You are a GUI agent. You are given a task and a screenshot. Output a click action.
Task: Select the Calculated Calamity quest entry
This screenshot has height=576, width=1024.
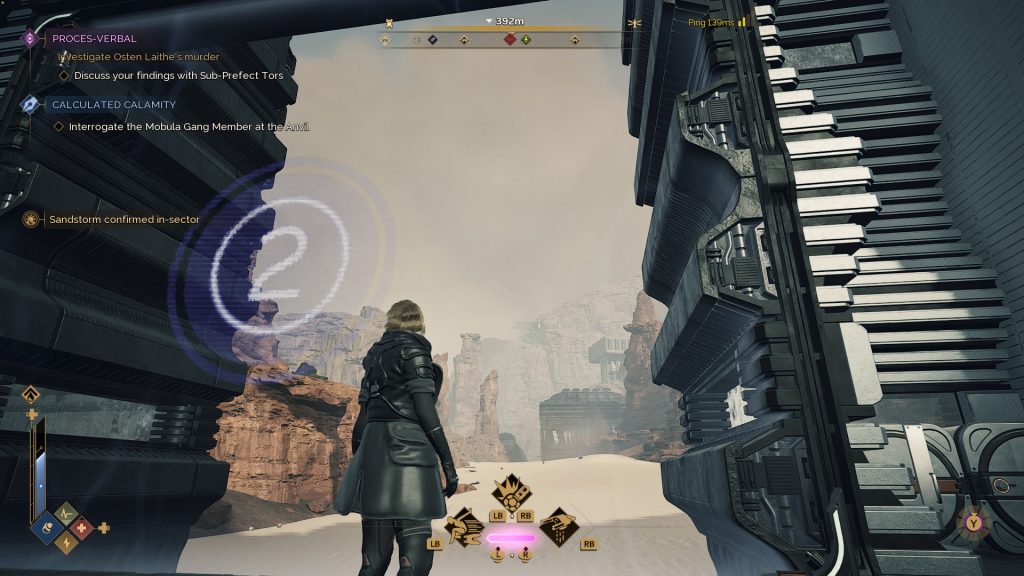point(113,104)
